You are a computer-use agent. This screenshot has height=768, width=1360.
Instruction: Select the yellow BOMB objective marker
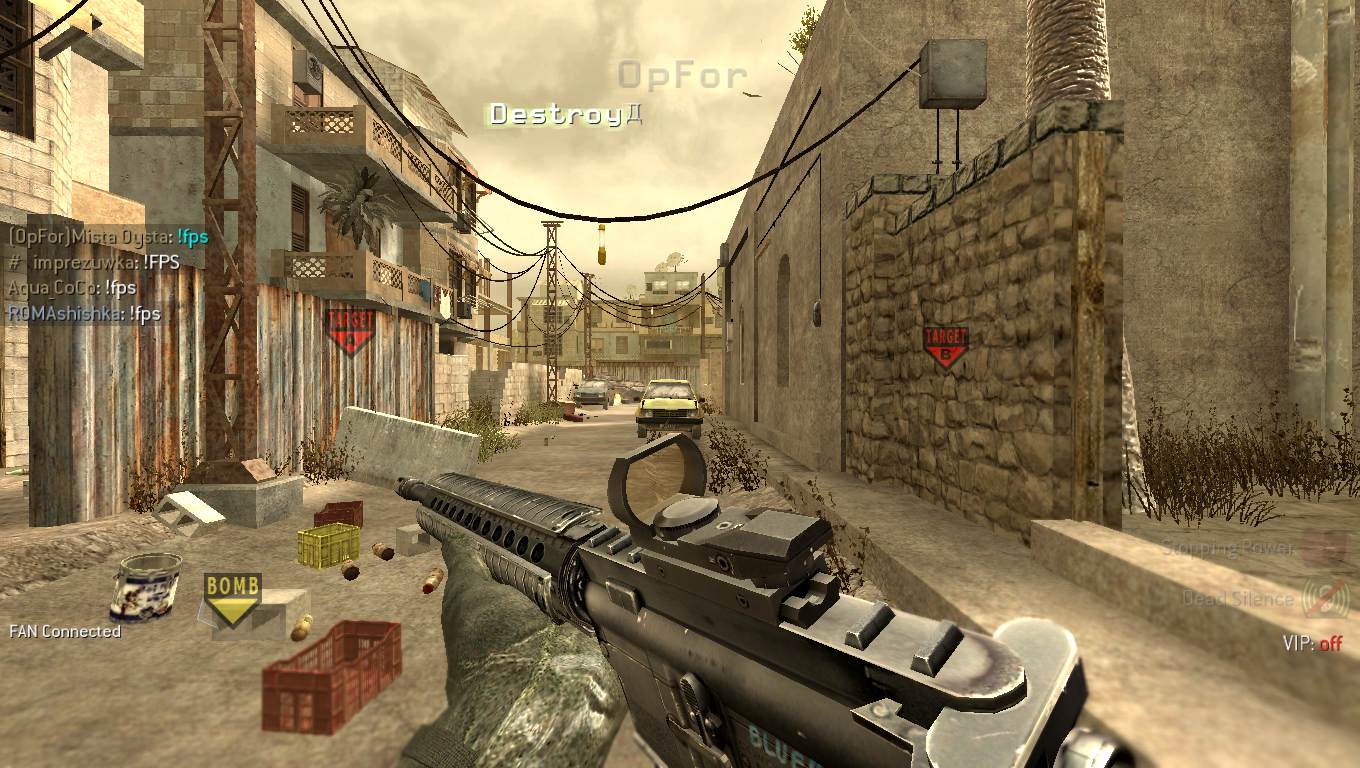point(233,598)
